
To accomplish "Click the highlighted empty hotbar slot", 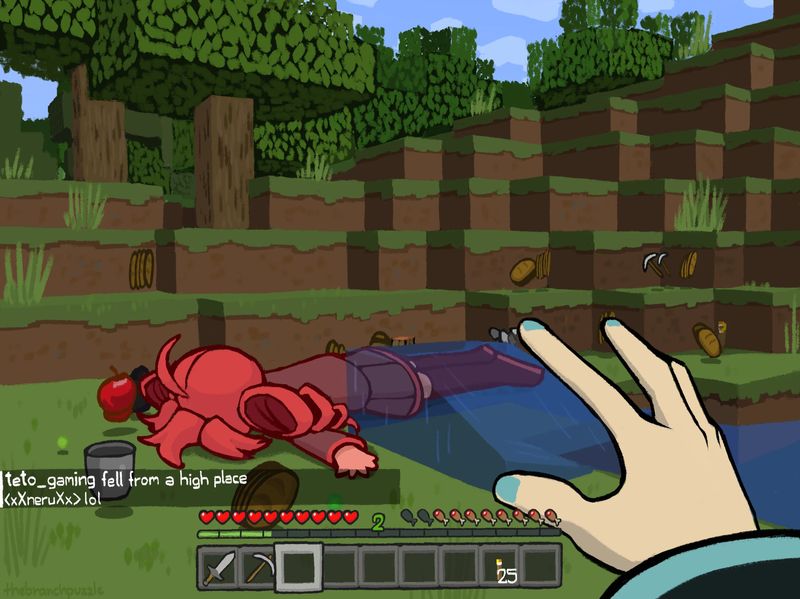I will click(298, 567).
